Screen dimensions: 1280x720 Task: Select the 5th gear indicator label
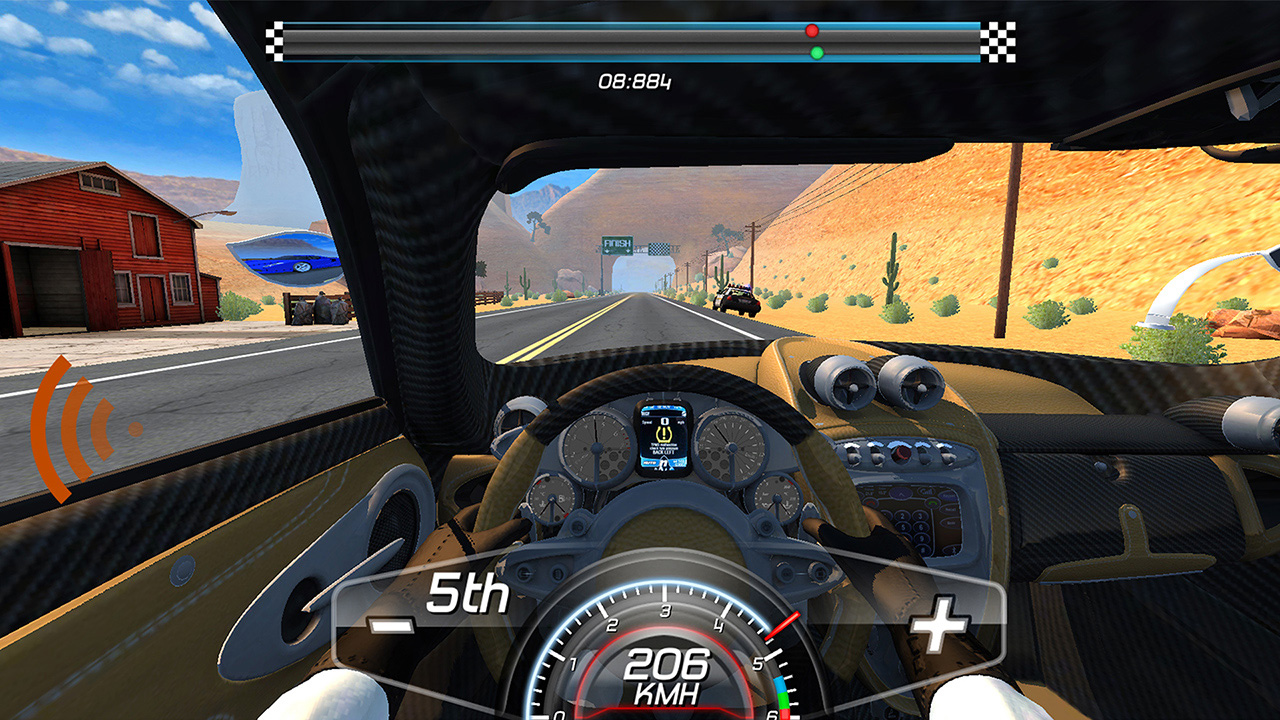pos(467,597)
